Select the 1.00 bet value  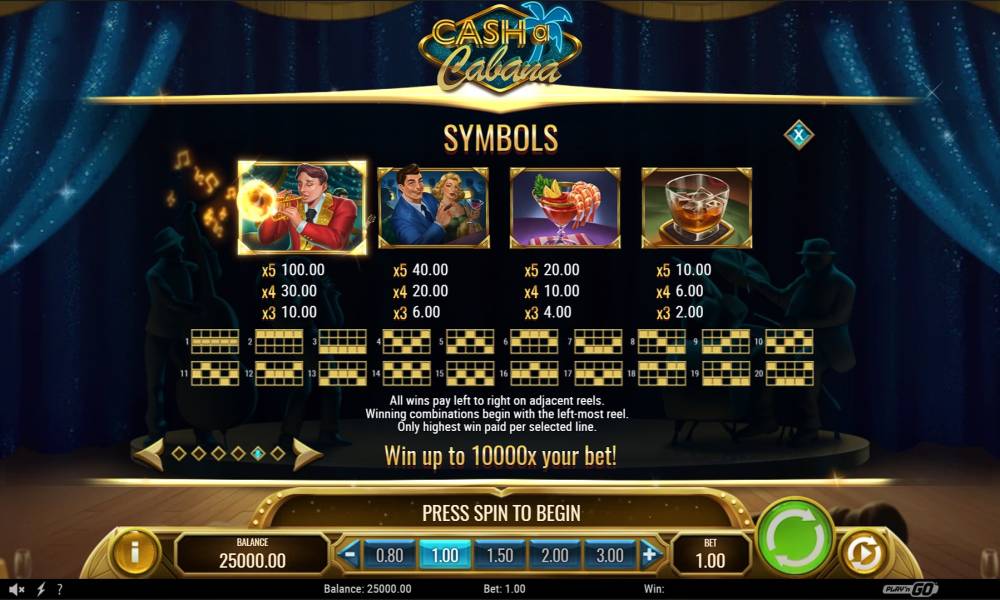tap(443, 554)
